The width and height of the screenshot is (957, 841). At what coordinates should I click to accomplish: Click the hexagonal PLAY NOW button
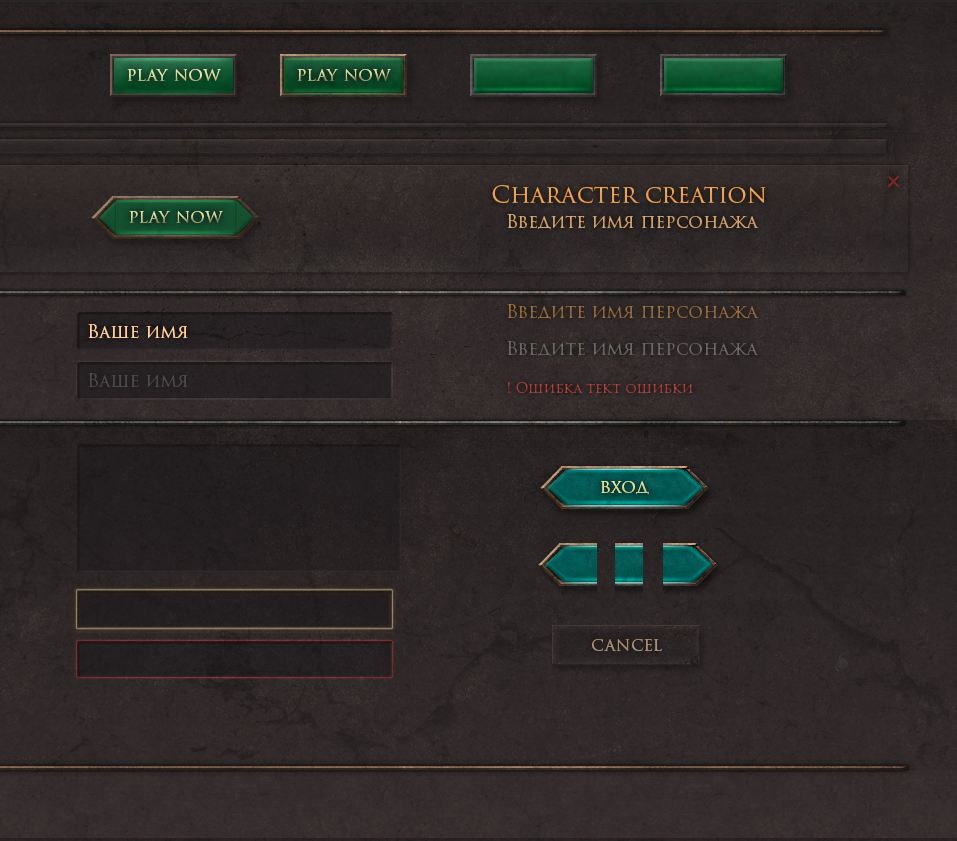point(175,217)
